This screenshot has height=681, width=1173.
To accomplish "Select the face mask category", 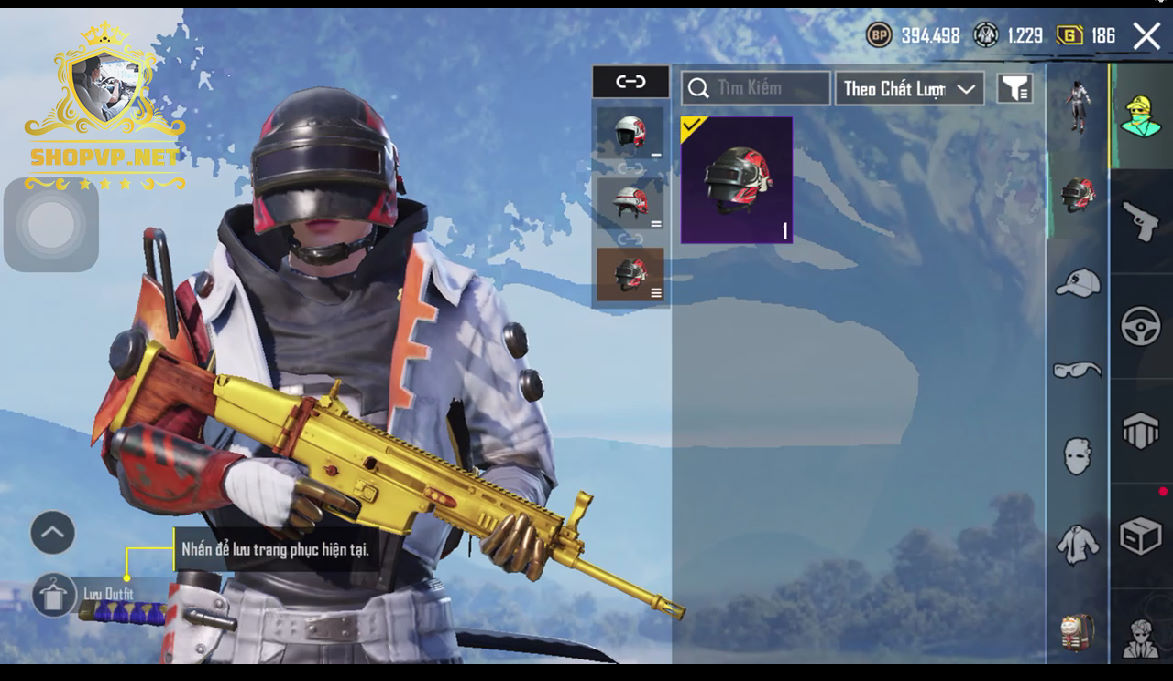I will click(x=1078, y=456).
